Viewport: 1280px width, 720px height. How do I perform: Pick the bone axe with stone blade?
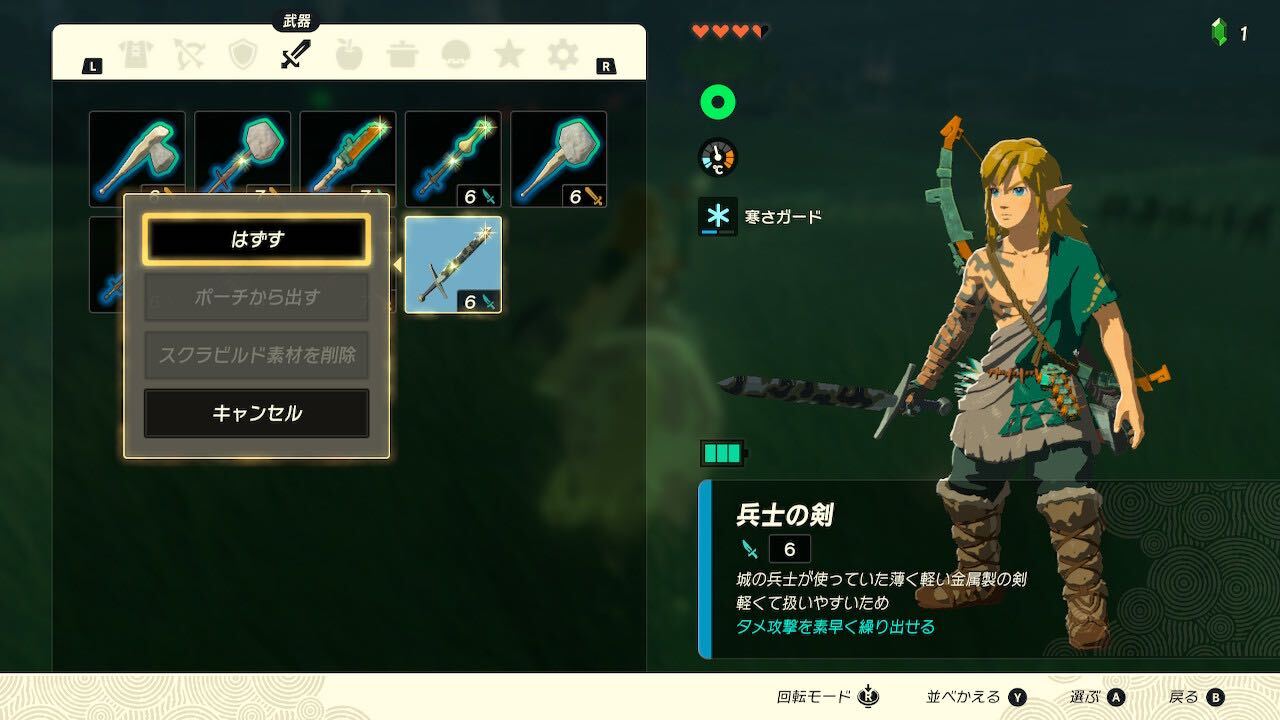coord(137,159)
